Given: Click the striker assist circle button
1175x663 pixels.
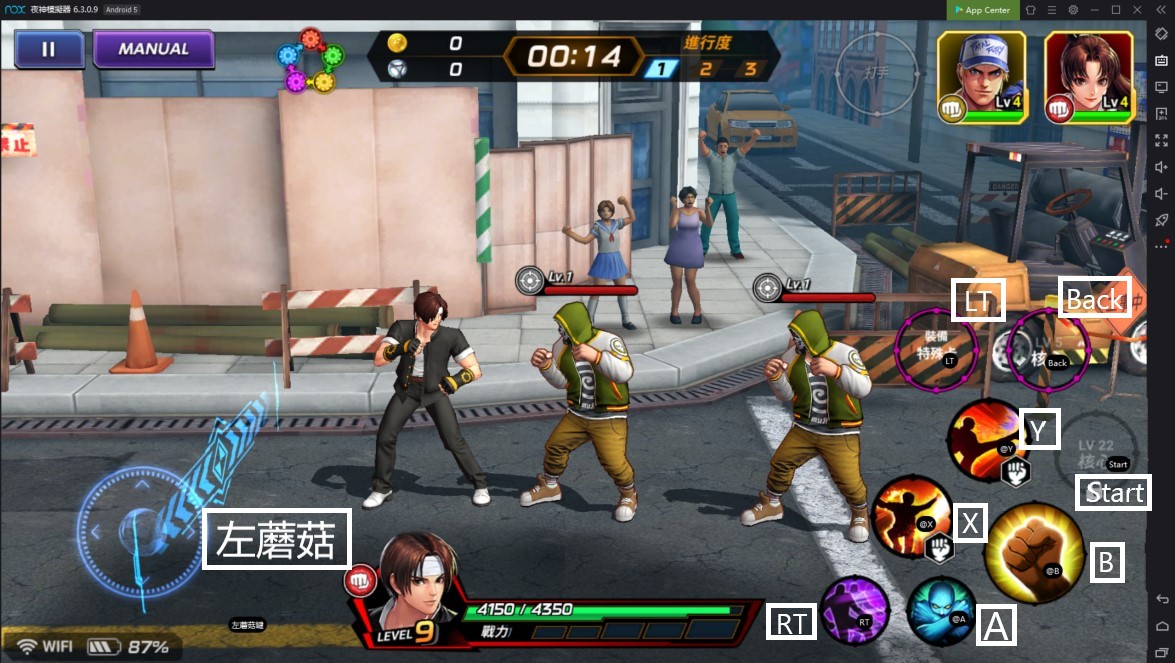Looking at the screenshot, I should click(876, 72).
